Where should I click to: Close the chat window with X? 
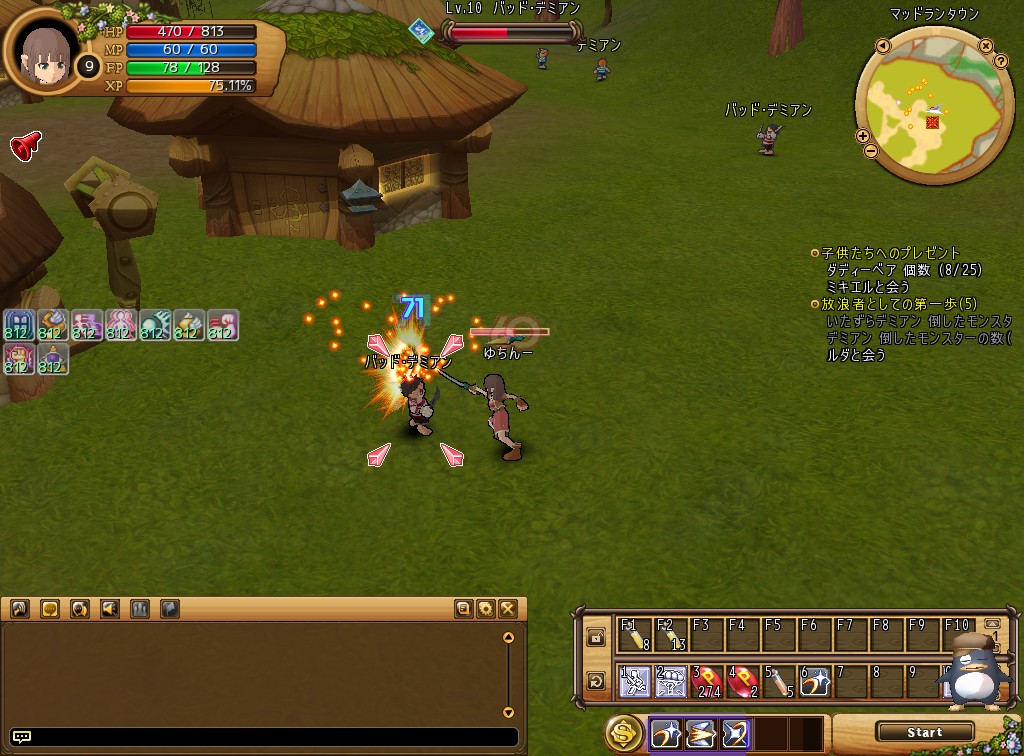click(507, 608)
